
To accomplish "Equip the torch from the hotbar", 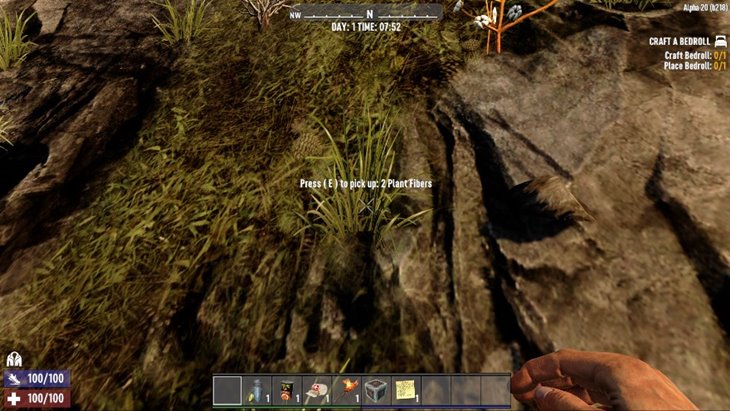I will [x=346, y=390].
